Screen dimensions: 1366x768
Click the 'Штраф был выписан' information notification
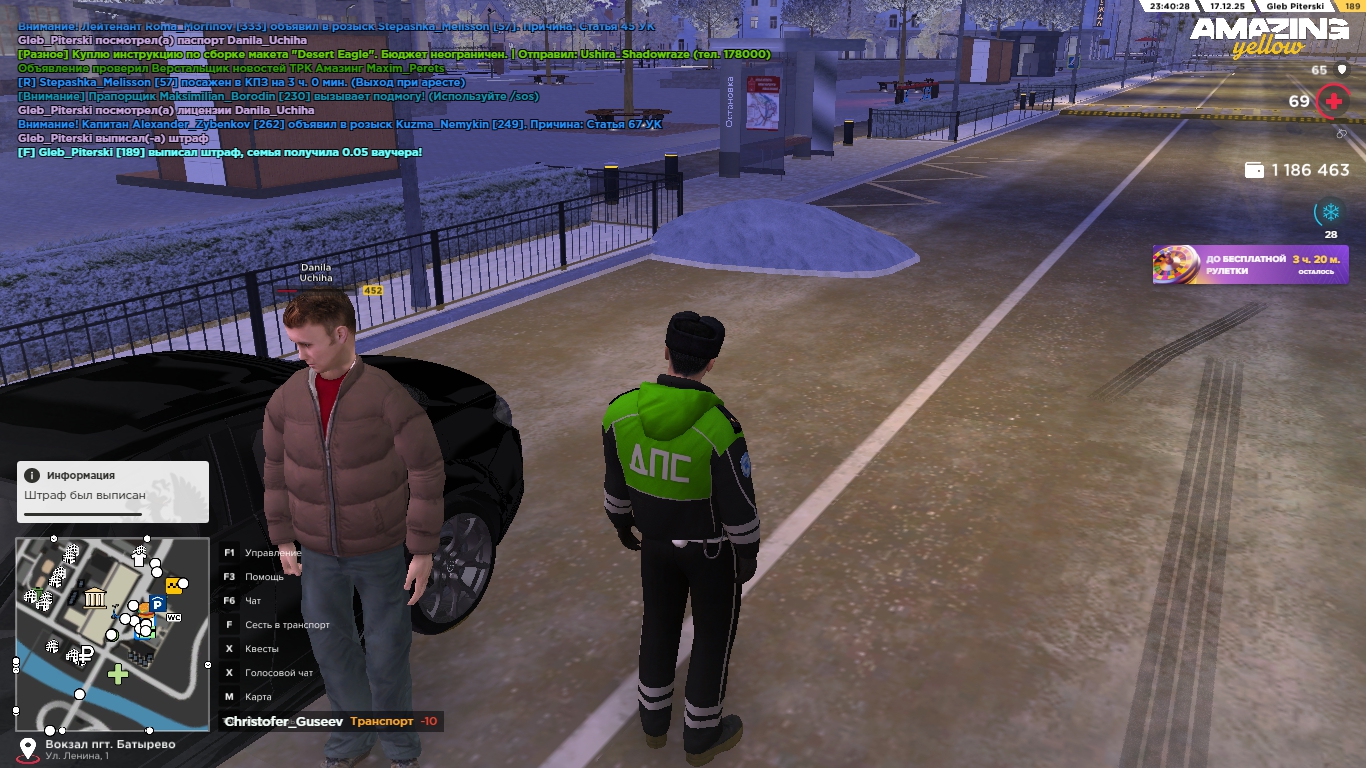(112, 491)
